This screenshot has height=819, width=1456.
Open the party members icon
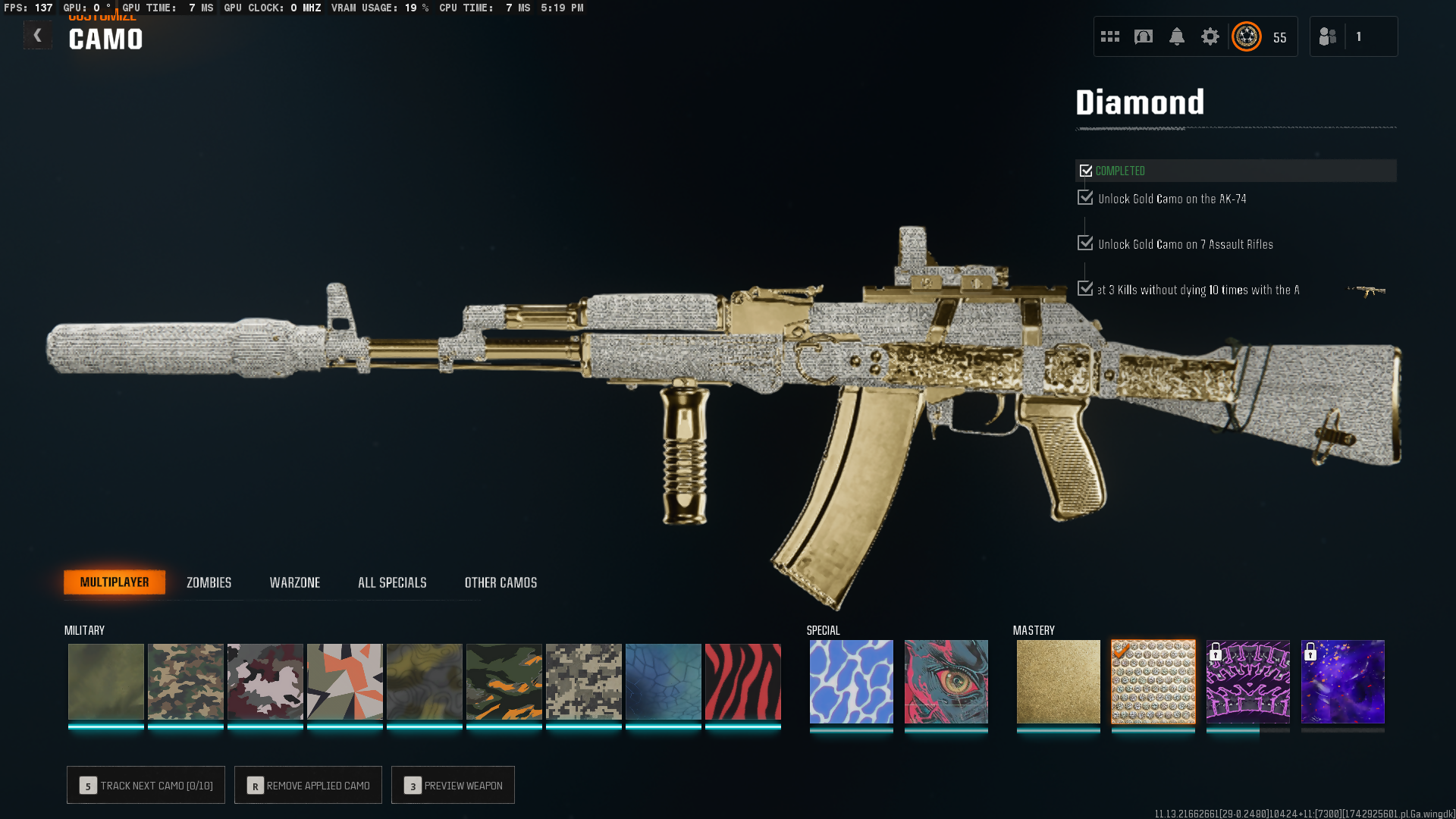(x=1328, y=36)
